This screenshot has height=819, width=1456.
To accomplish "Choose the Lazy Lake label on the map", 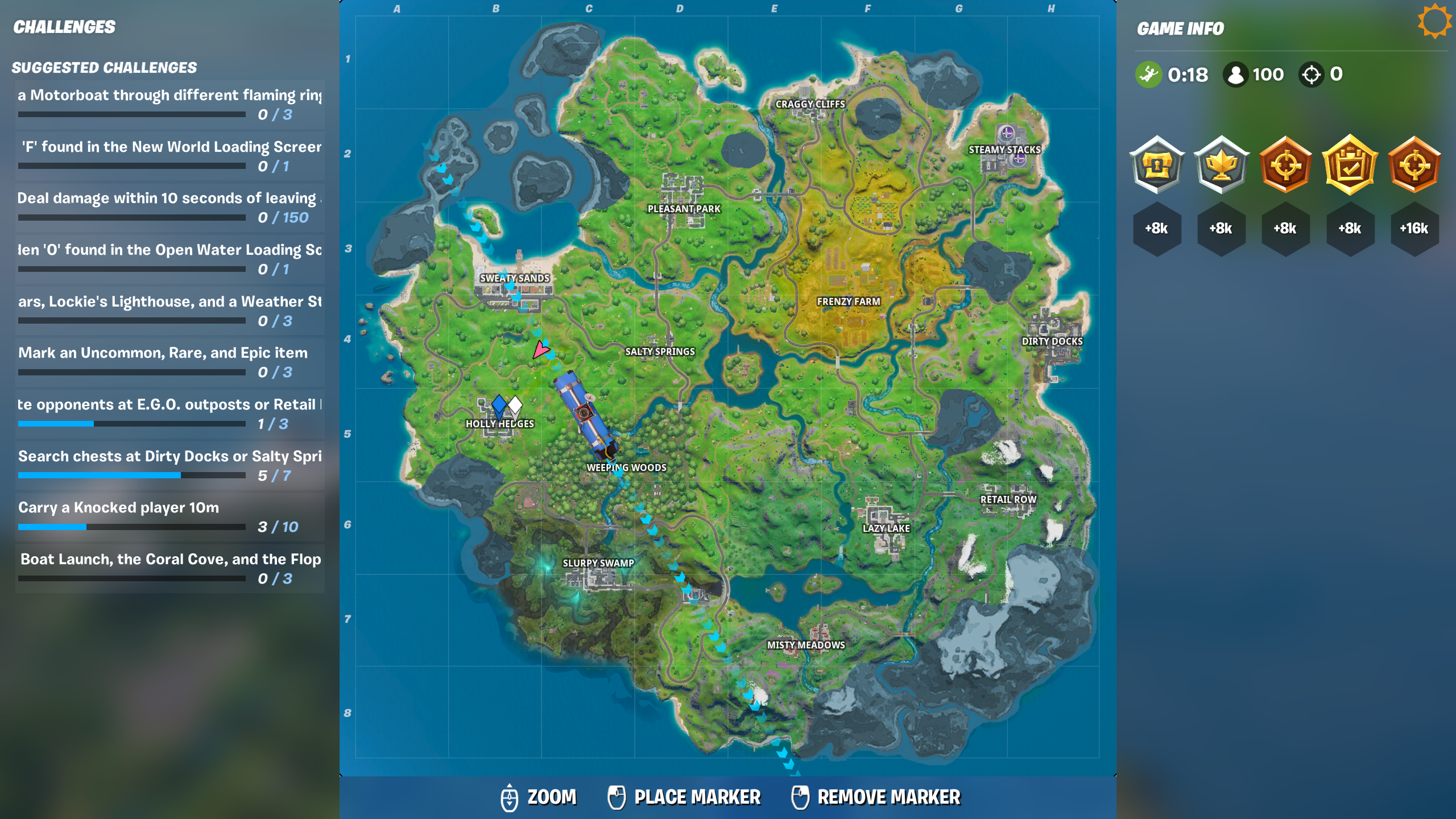I will coord(886,528).
